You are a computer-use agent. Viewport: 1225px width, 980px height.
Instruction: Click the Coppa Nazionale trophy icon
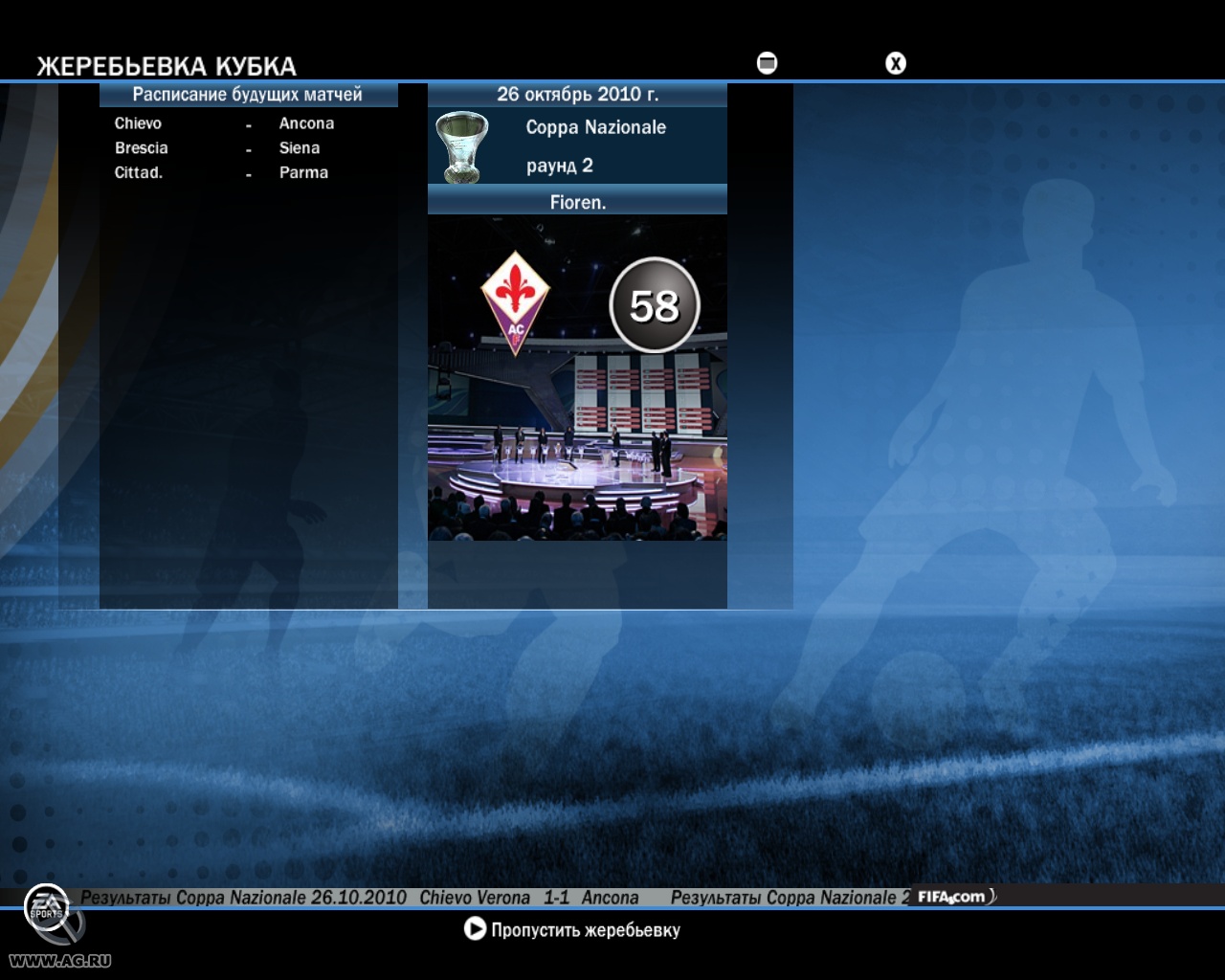[462, 145]
